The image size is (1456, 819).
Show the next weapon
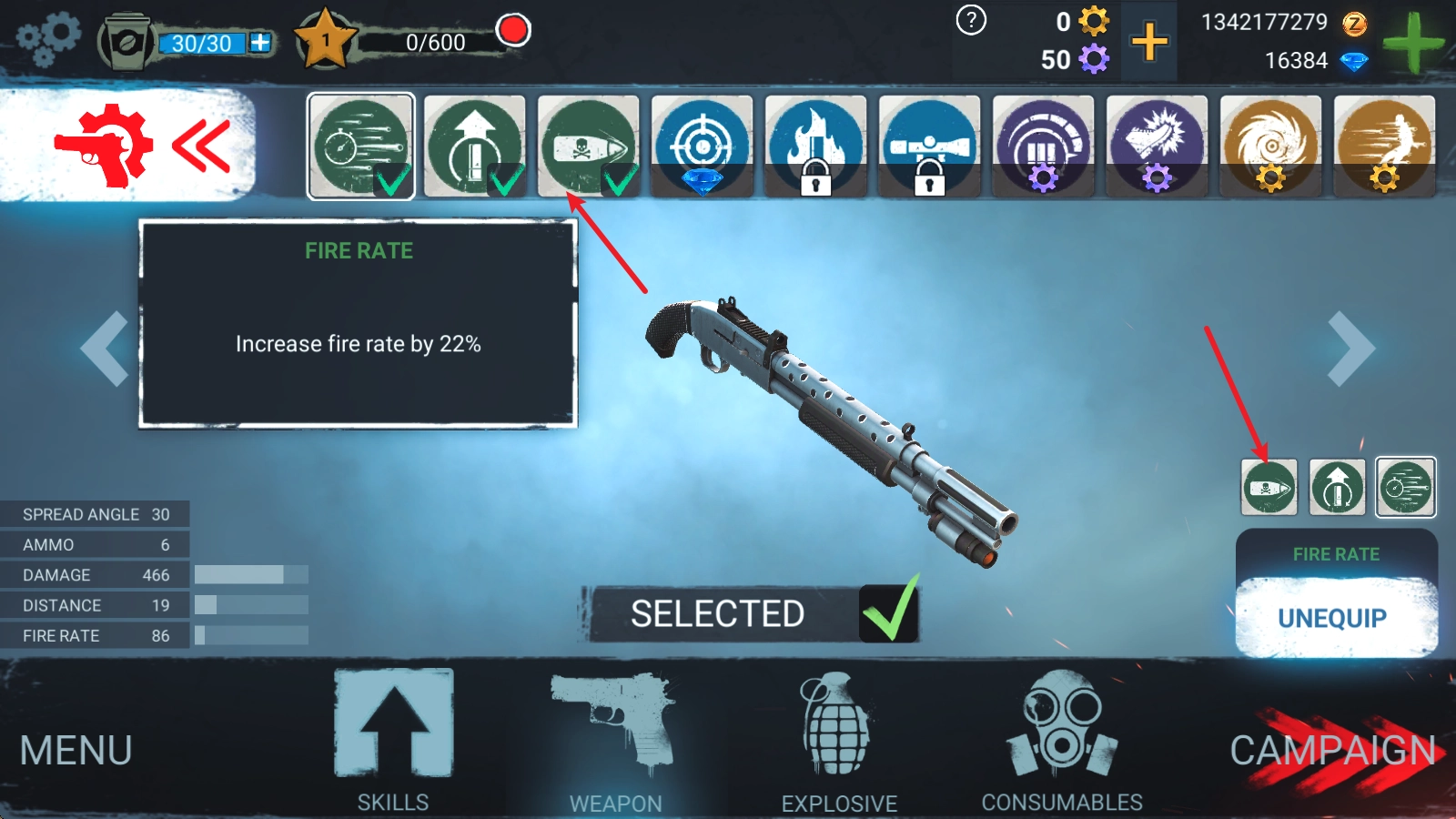pos(1350,349)
